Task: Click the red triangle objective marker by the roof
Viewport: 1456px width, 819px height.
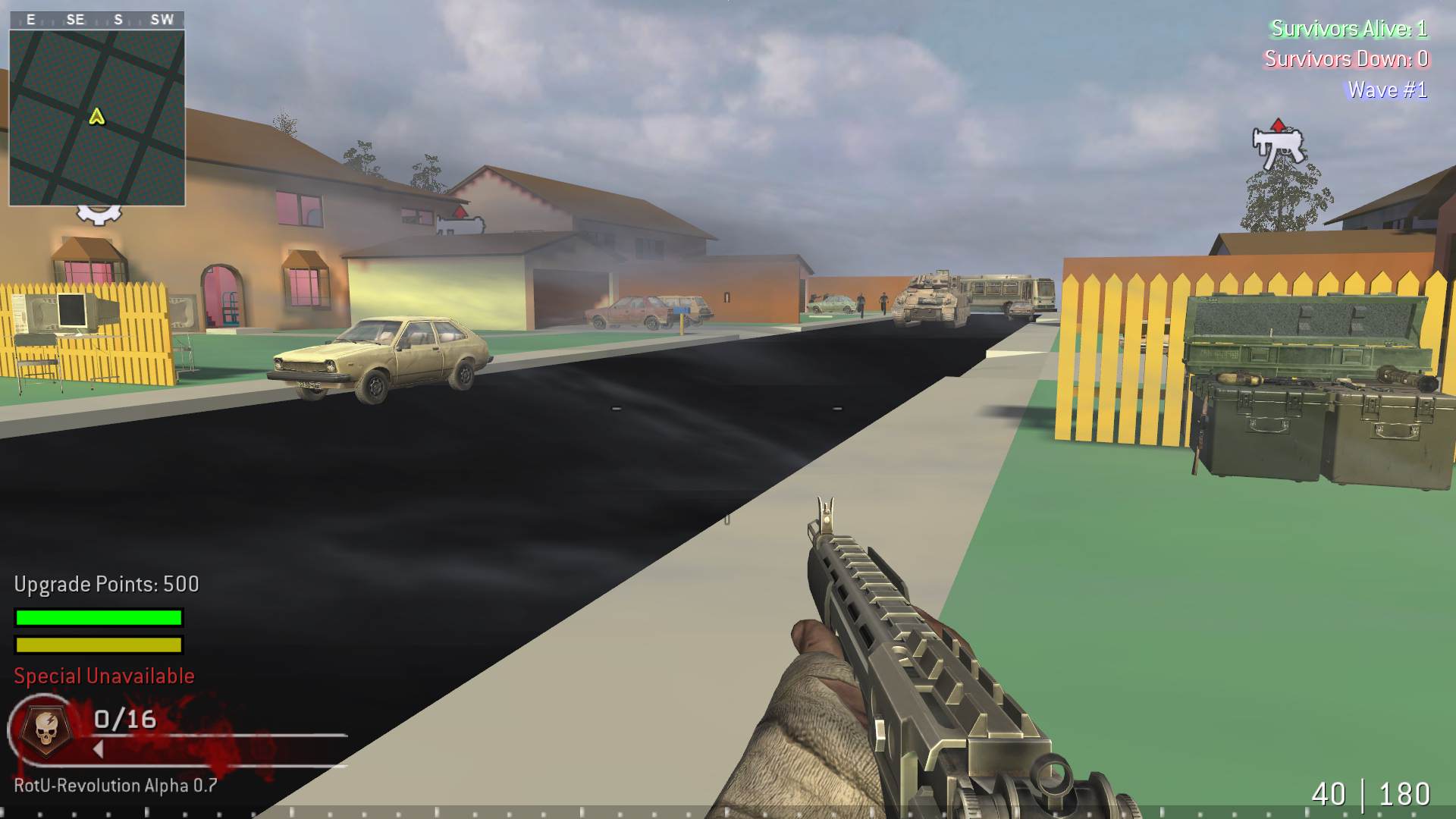Action: (460, 211)
